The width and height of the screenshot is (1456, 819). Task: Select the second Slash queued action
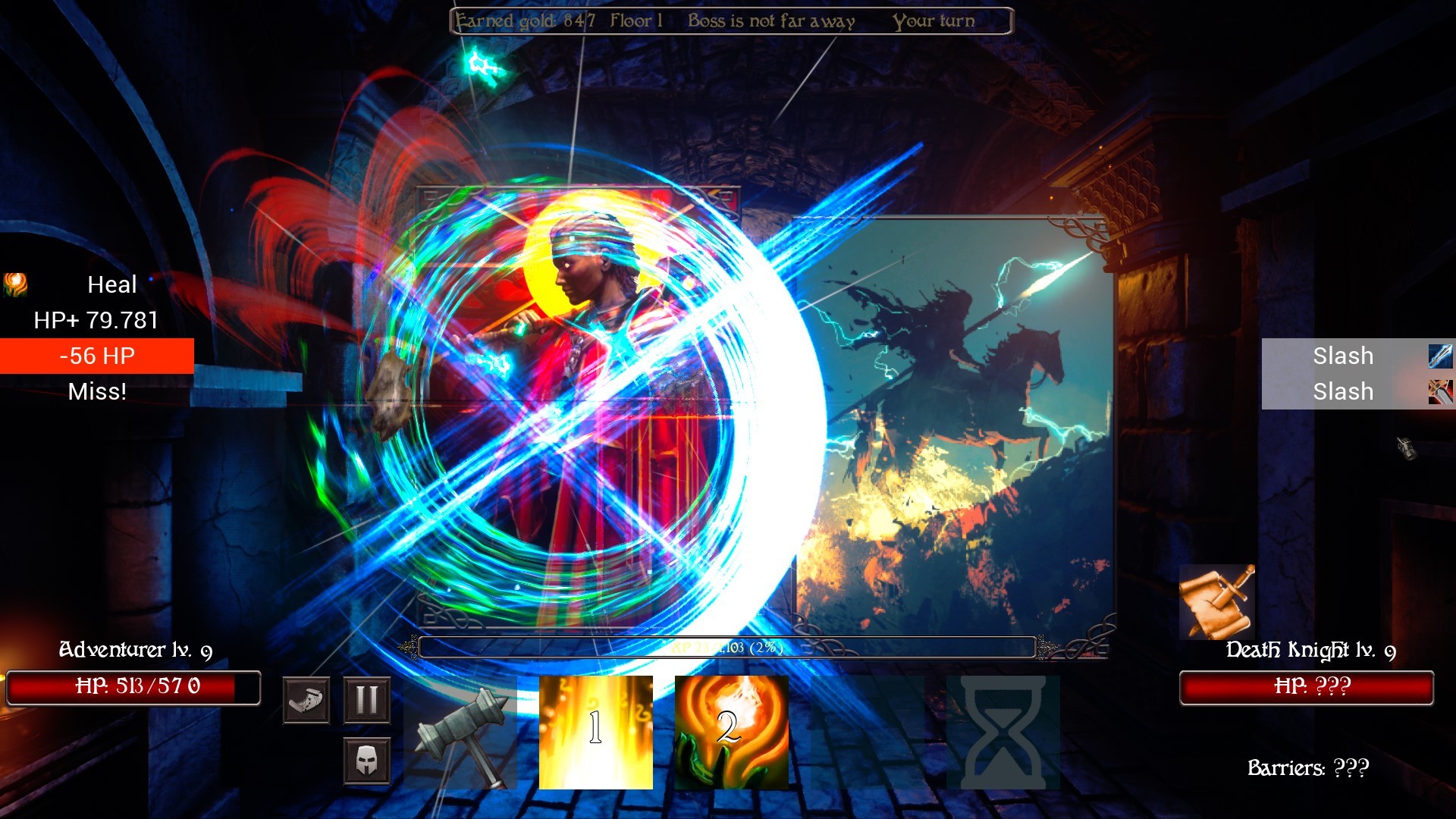(1343, 392)
